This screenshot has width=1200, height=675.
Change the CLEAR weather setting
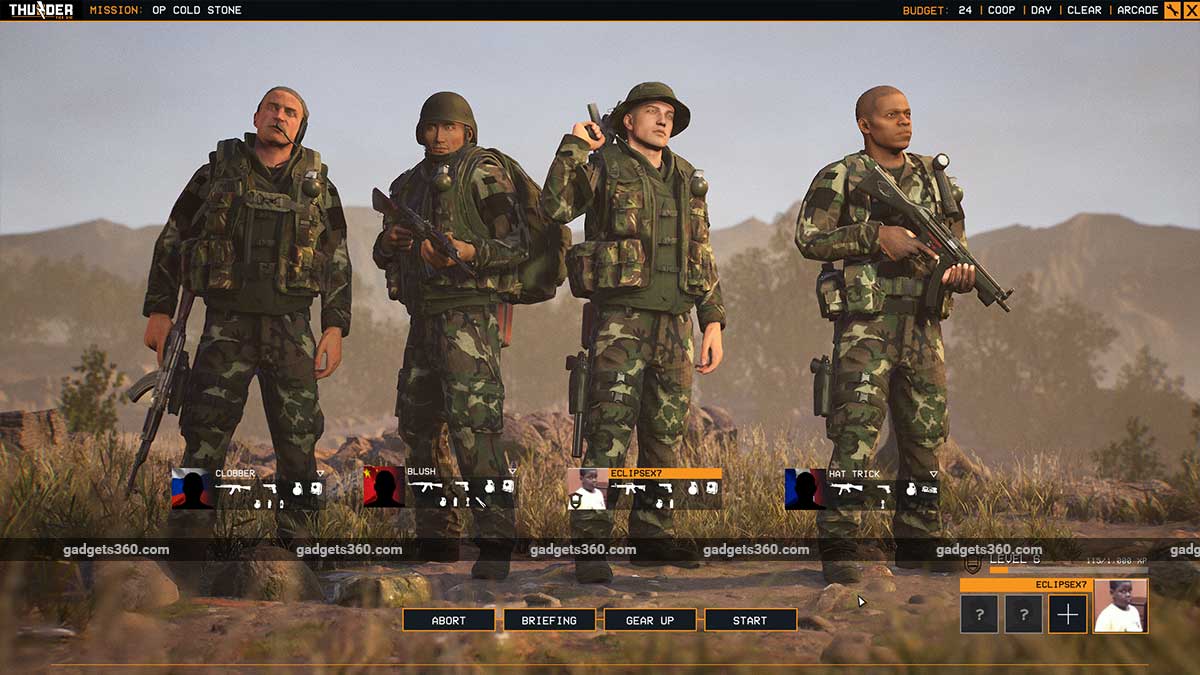pos(1084,10)
